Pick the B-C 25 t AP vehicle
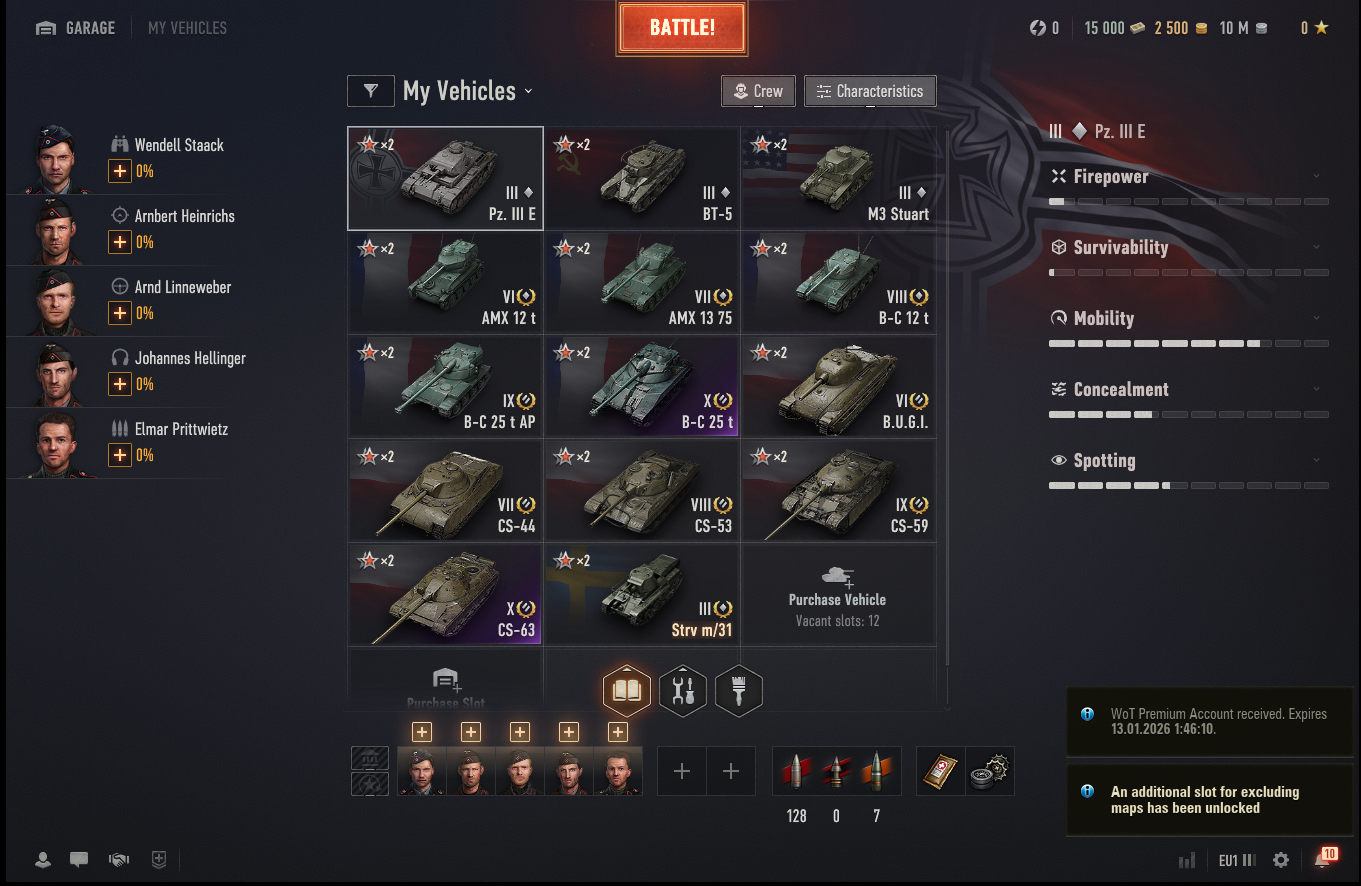Image resolution: width=1361 pixels, height=886 pixels. click(445, 386)
